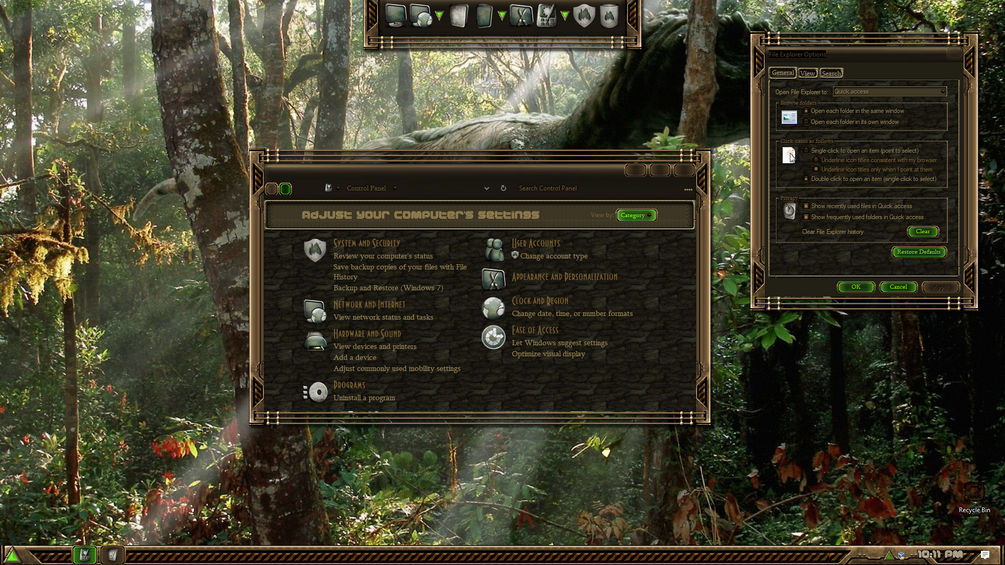The width and height of the screenshot is (1005, 565).
Task: Open the Quick access dropdown
Action: [889, 92]
